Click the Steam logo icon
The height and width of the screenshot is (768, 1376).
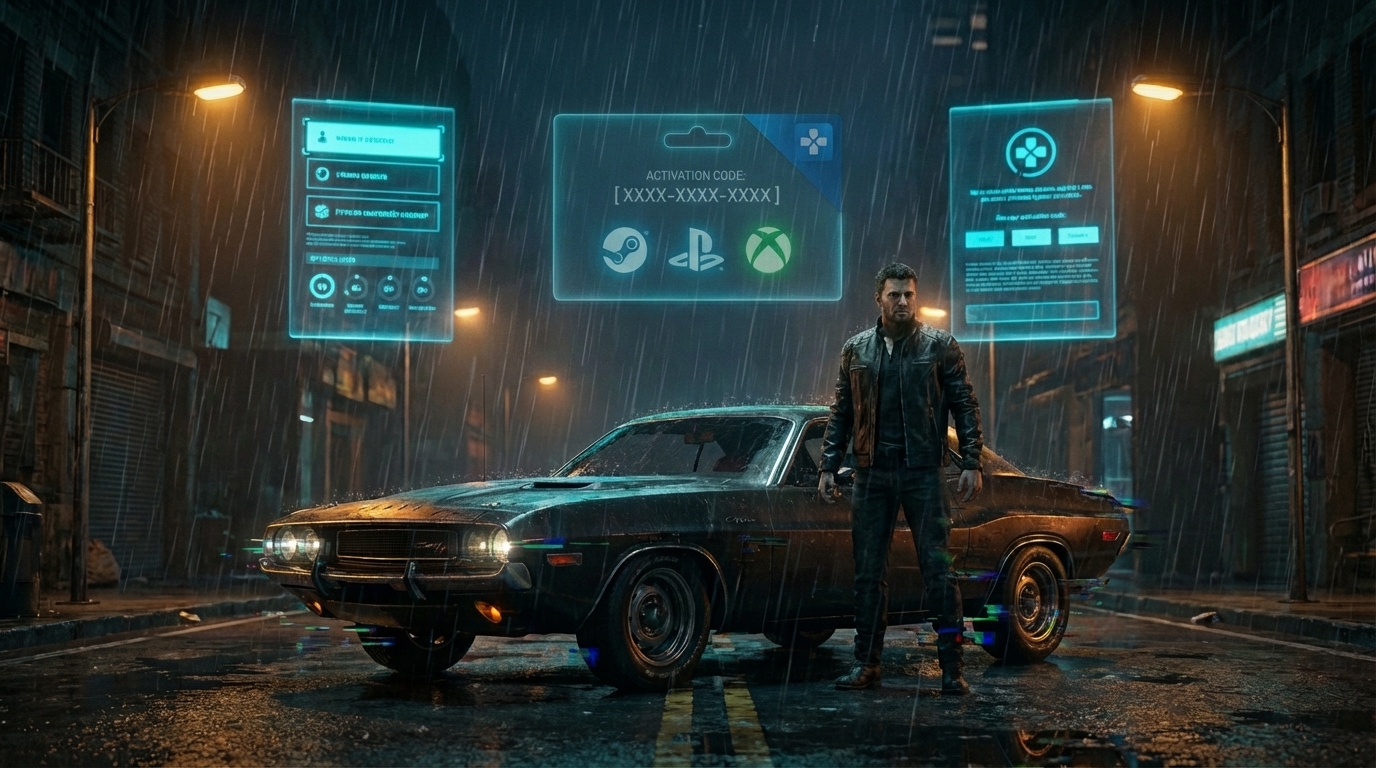click(624, 250)
